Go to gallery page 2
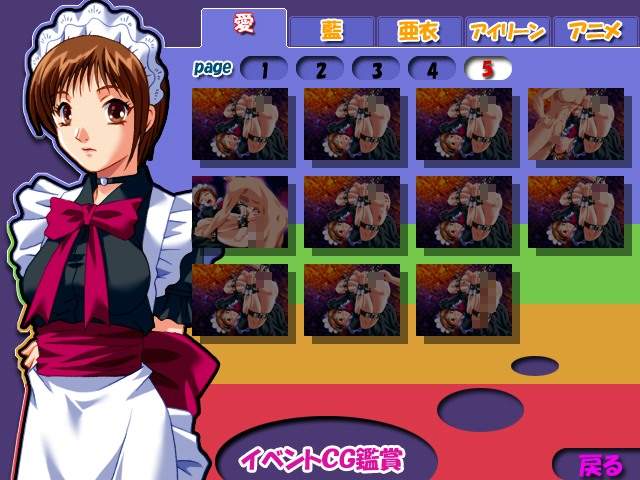 tap(321, 69)
